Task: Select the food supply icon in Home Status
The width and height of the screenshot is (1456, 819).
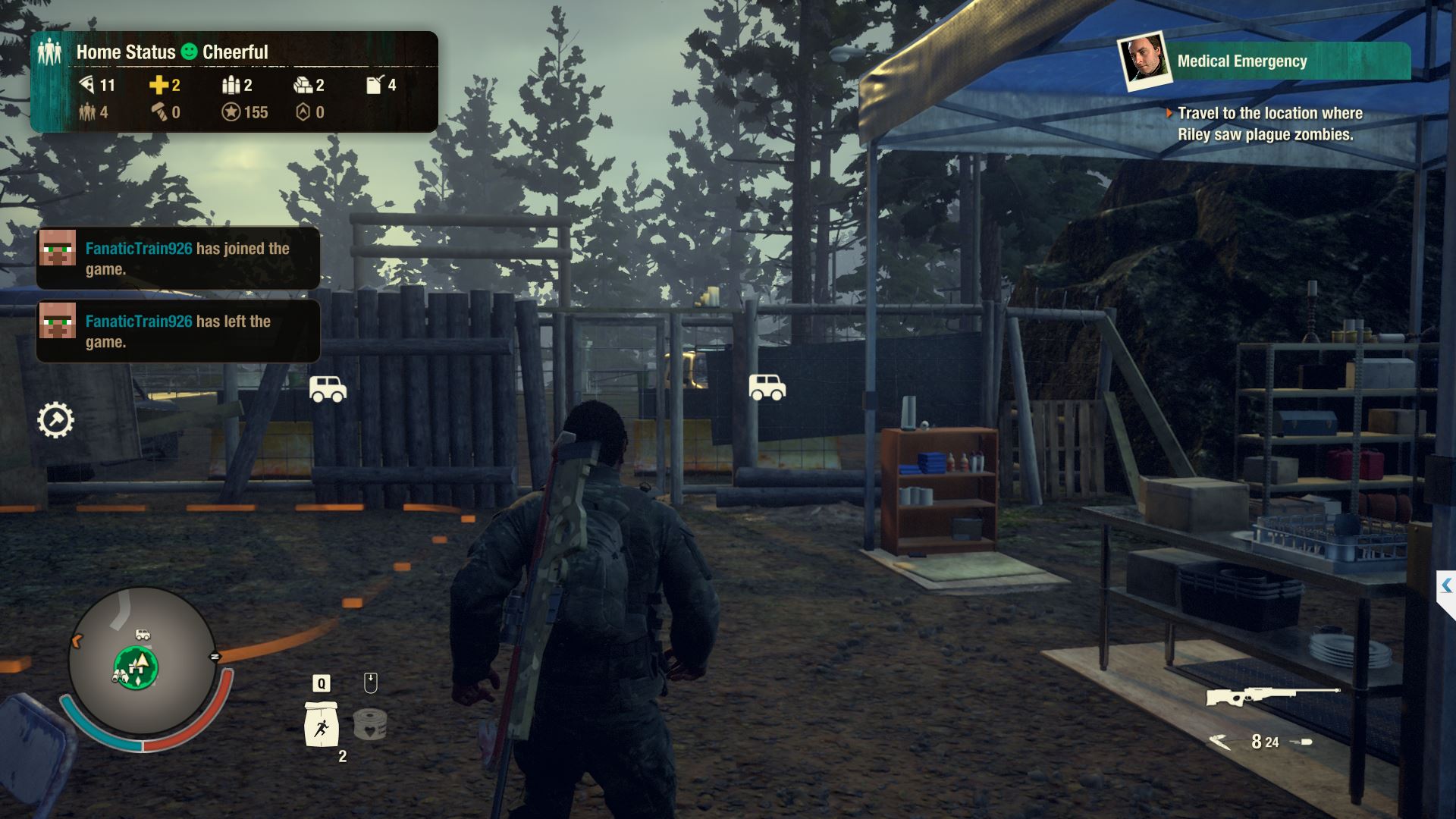Action: pyautogui.click(x=87, y=85)
